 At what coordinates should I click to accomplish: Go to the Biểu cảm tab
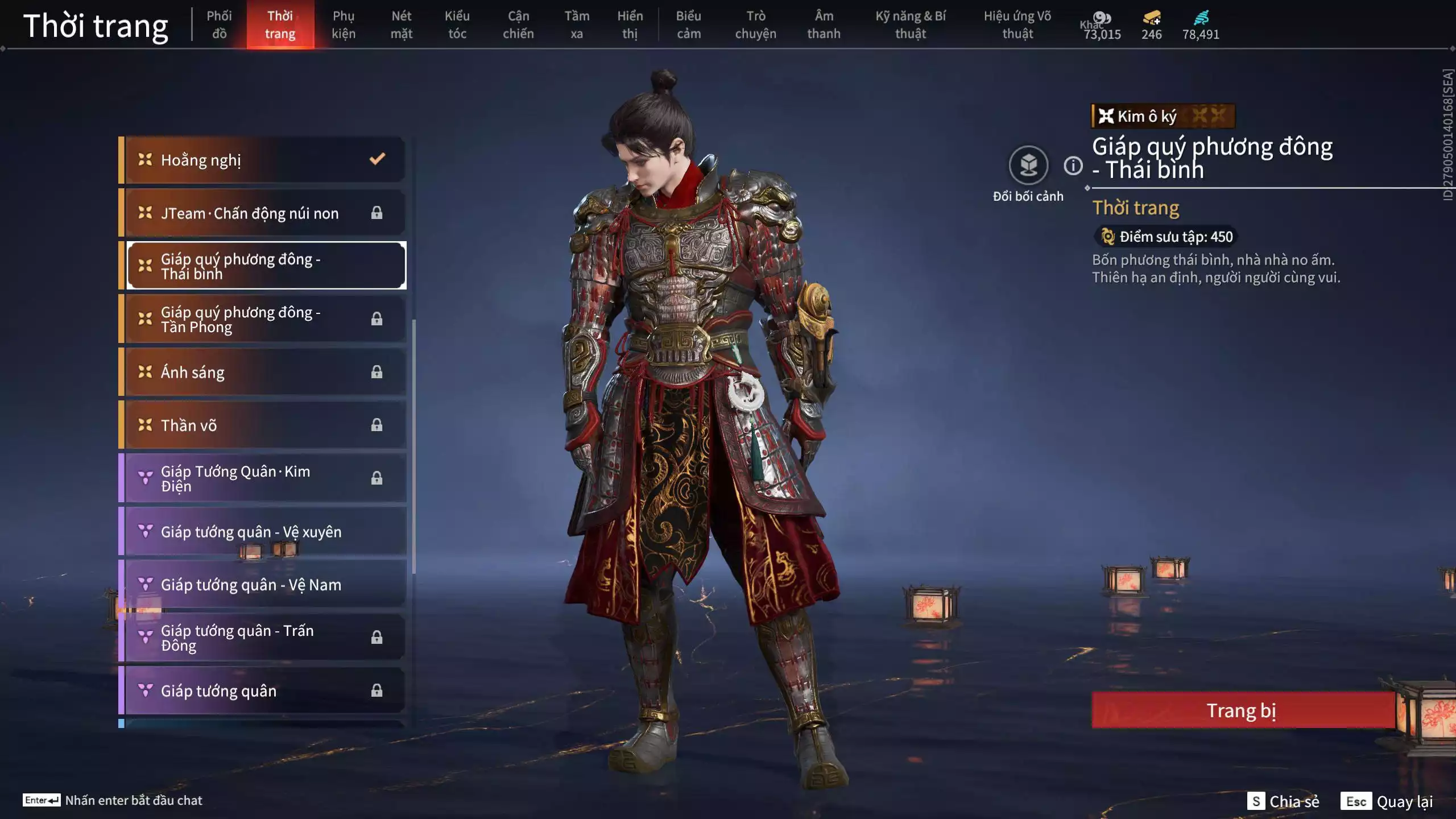coord(688,24)
